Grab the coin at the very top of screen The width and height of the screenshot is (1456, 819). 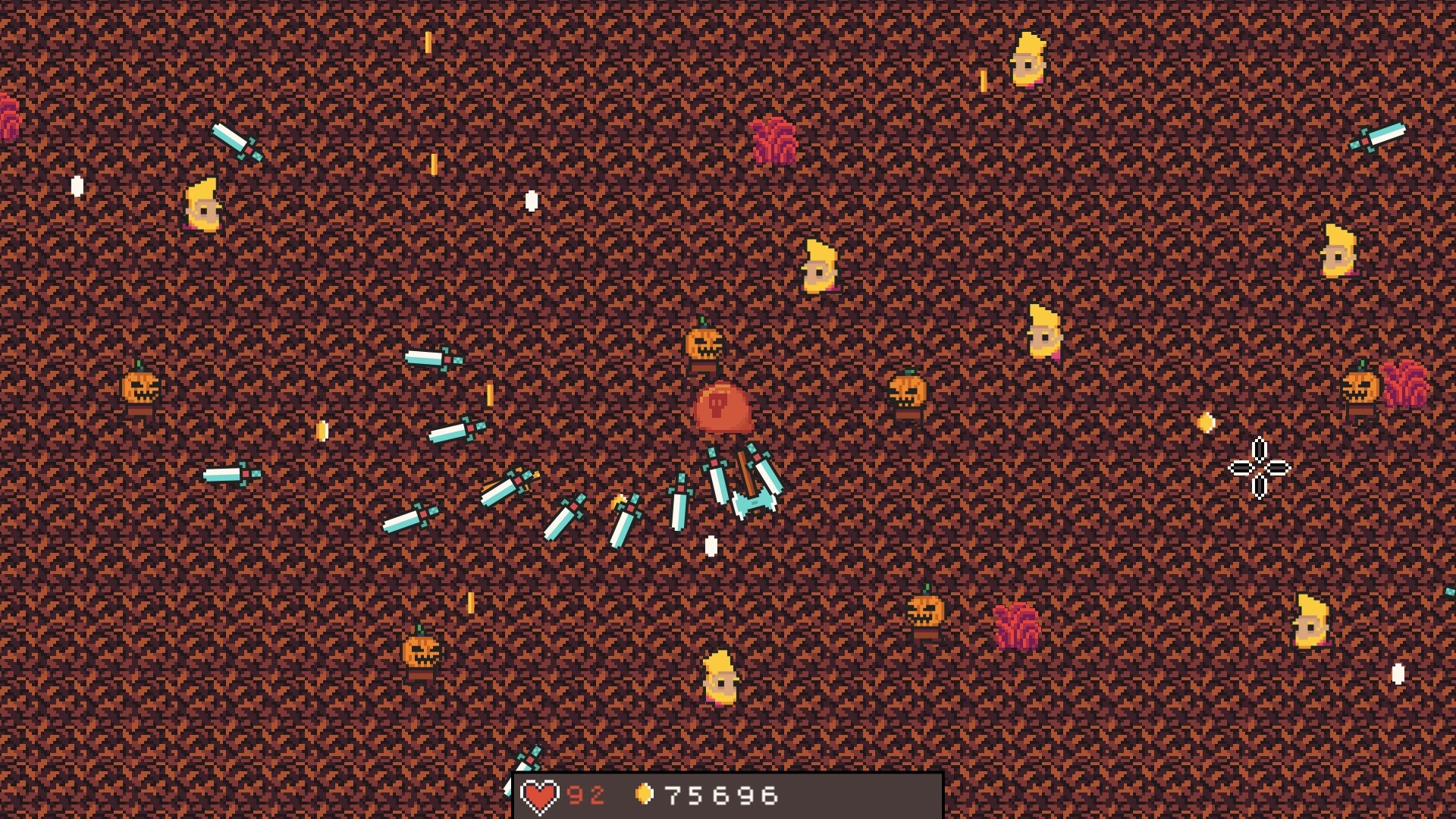point(428,42)
